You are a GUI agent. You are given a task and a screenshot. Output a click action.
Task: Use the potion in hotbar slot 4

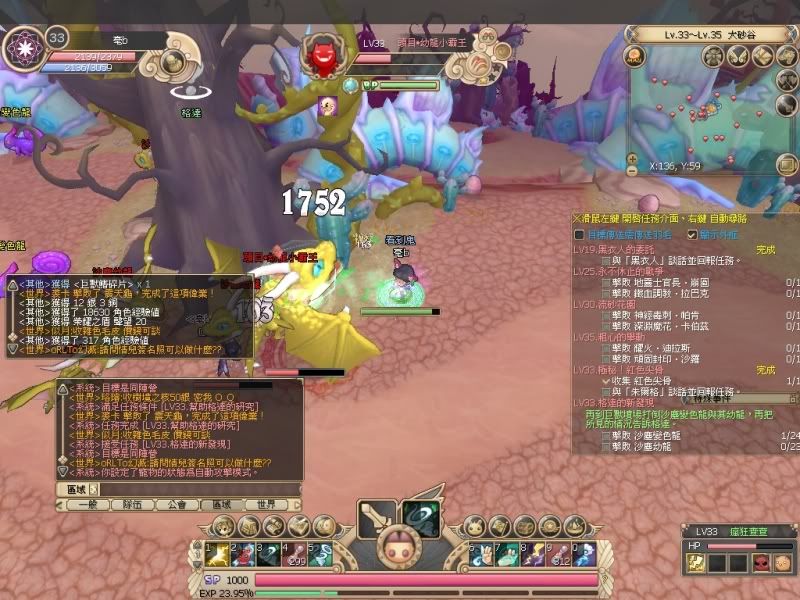coord(296,554)
